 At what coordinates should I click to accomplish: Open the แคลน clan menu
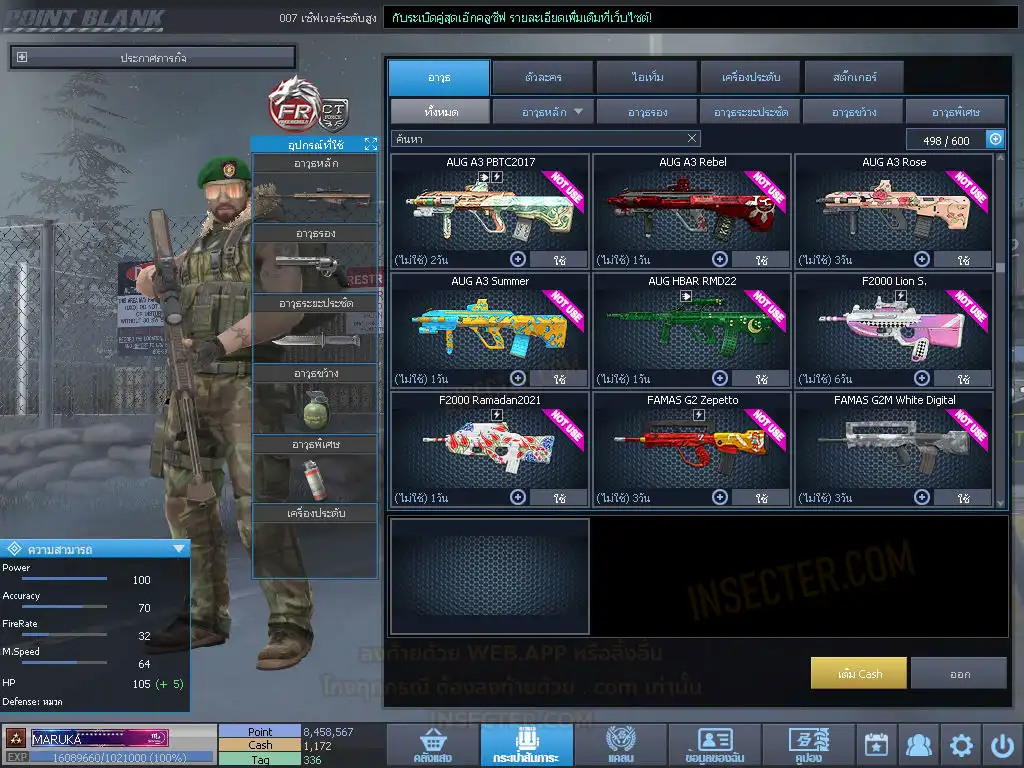click(x=620, y=745)
